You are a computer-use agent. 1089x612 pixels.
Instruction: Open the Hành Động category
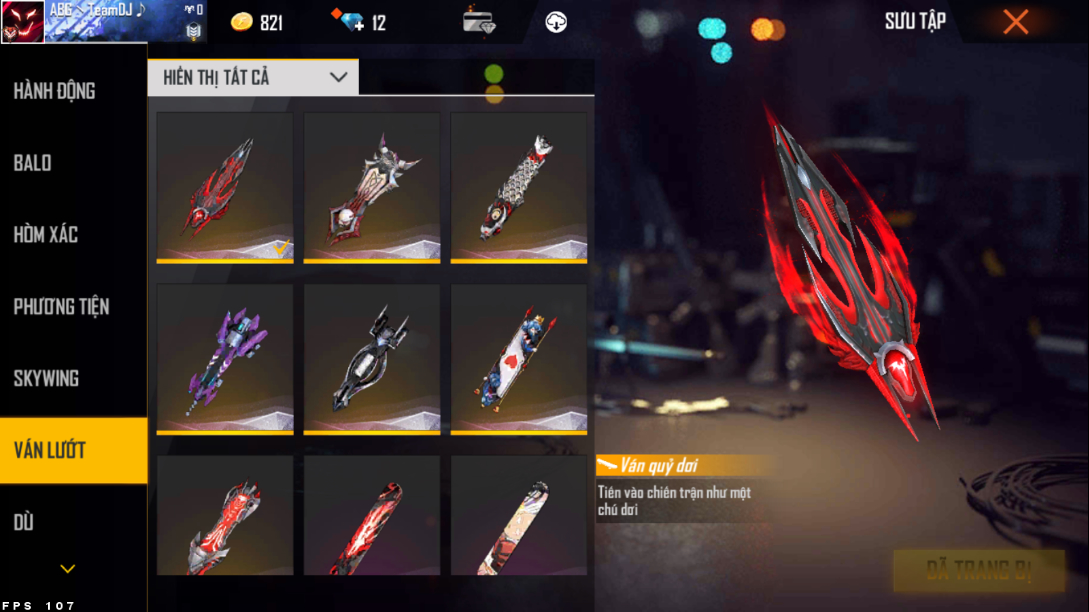(x=55, y=91)
